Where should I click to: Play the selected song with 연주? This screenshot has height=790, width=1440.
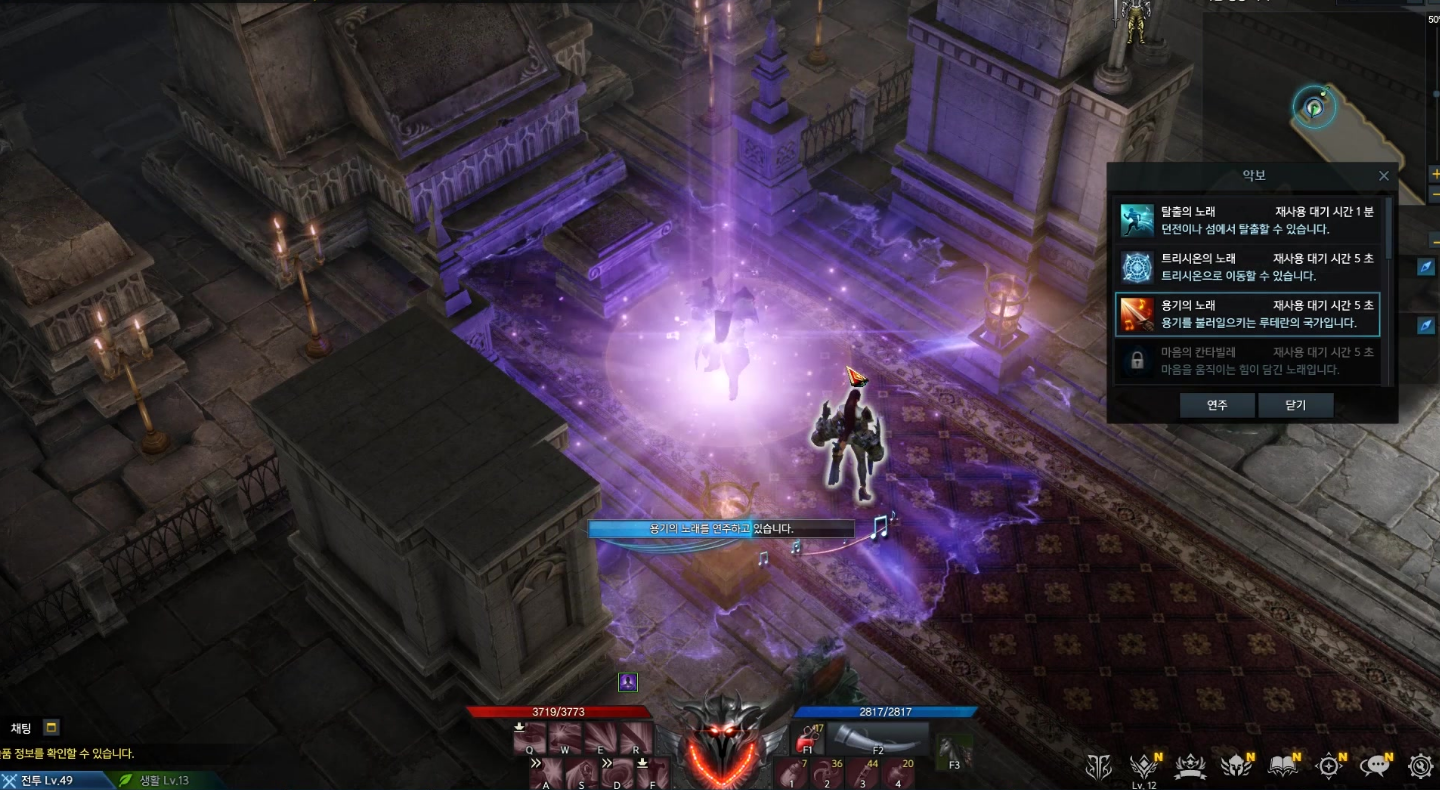1216,405
